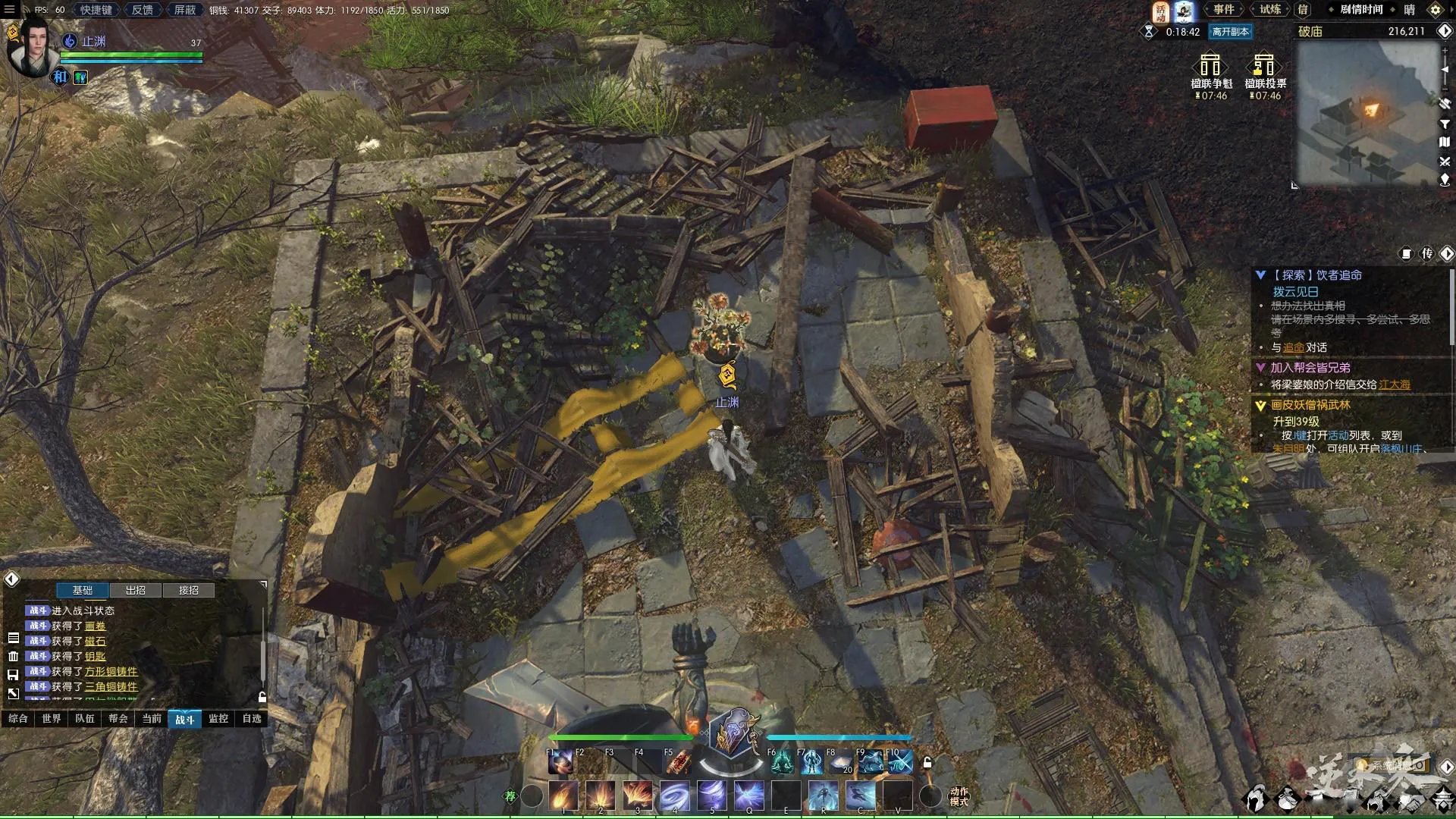This screenshot has width=1456, height=819.
Task: Open the world map icon beside minimap
Action: (1445, 143)
